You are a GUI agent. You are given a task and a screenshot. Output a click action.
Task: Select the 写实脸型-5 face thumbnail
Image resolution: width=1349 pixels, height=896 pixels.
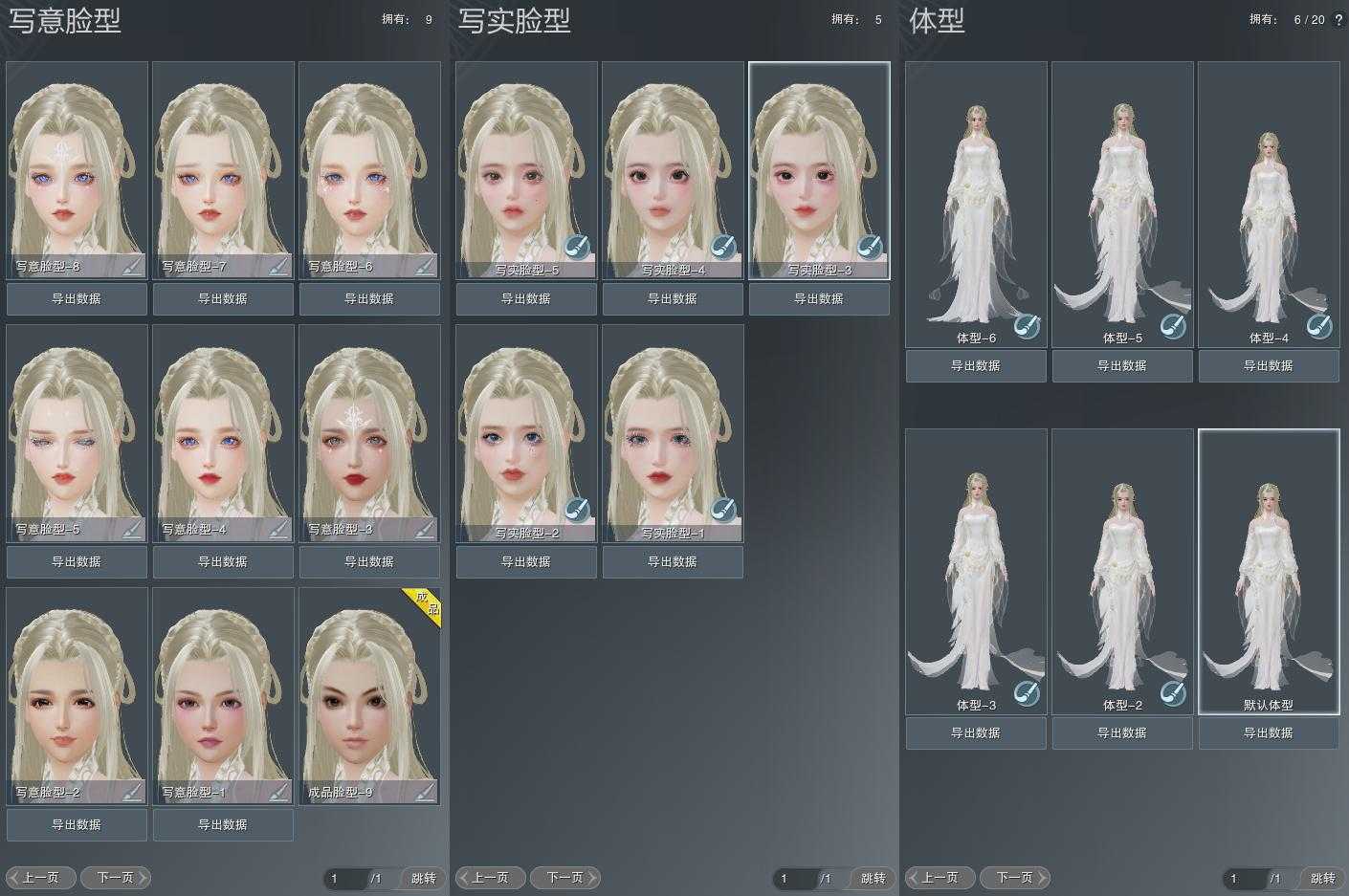(x=526, y=163)
